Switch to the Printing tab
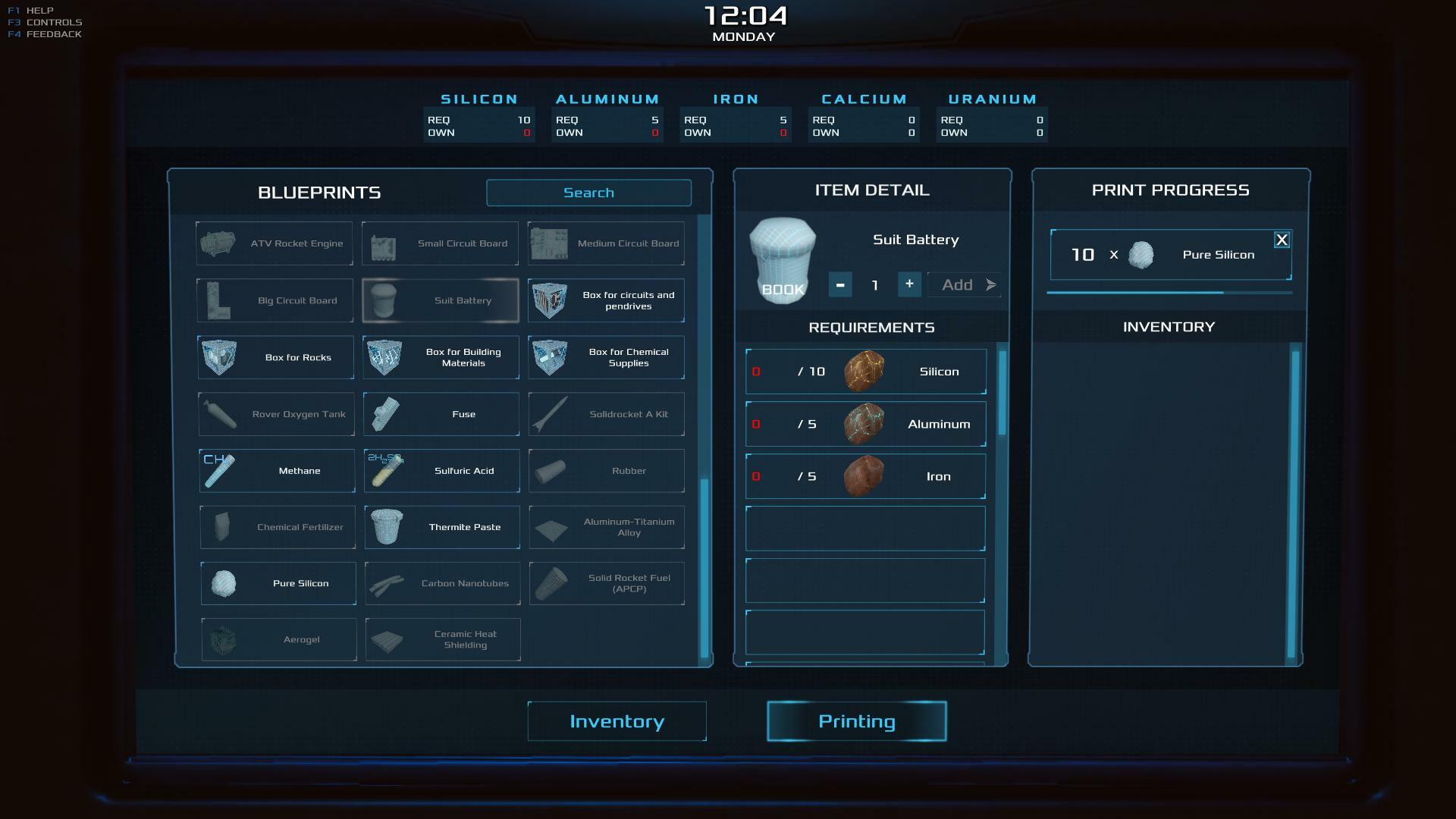 pyautogui.click(x=856, y=721)
